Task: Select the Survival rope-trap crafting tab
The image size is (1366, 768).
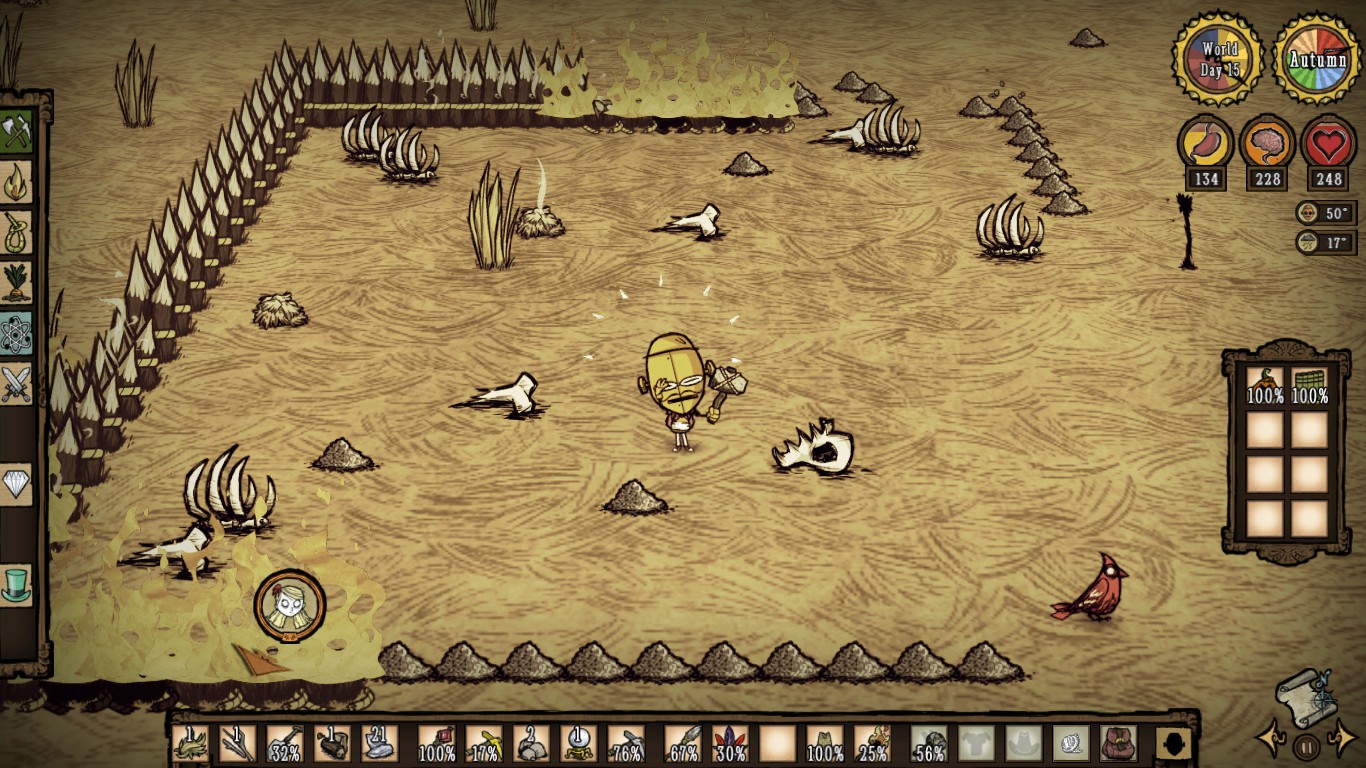Action: point(17,232)
